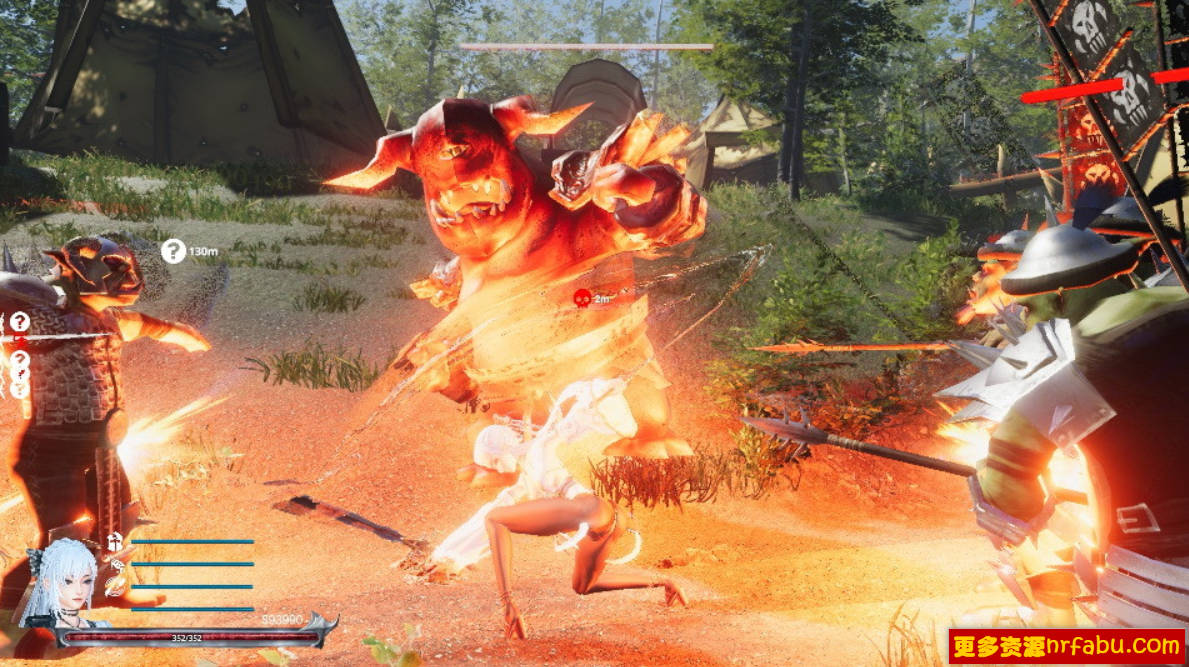Select the question mark waypoint marked 130m
Viewport: 1189px width, 667px height.
click(x=174, y=251)
